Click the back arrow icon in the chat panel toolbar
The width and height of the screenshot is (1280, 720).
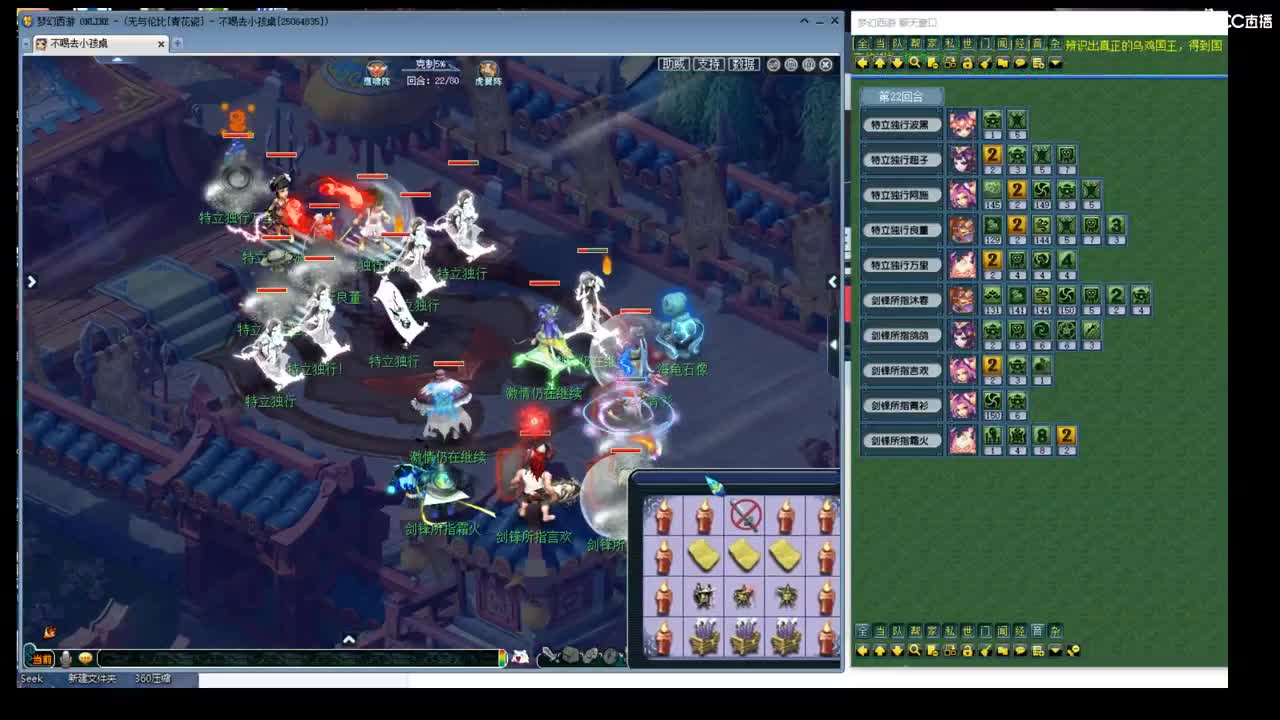(x=864, y=64)
